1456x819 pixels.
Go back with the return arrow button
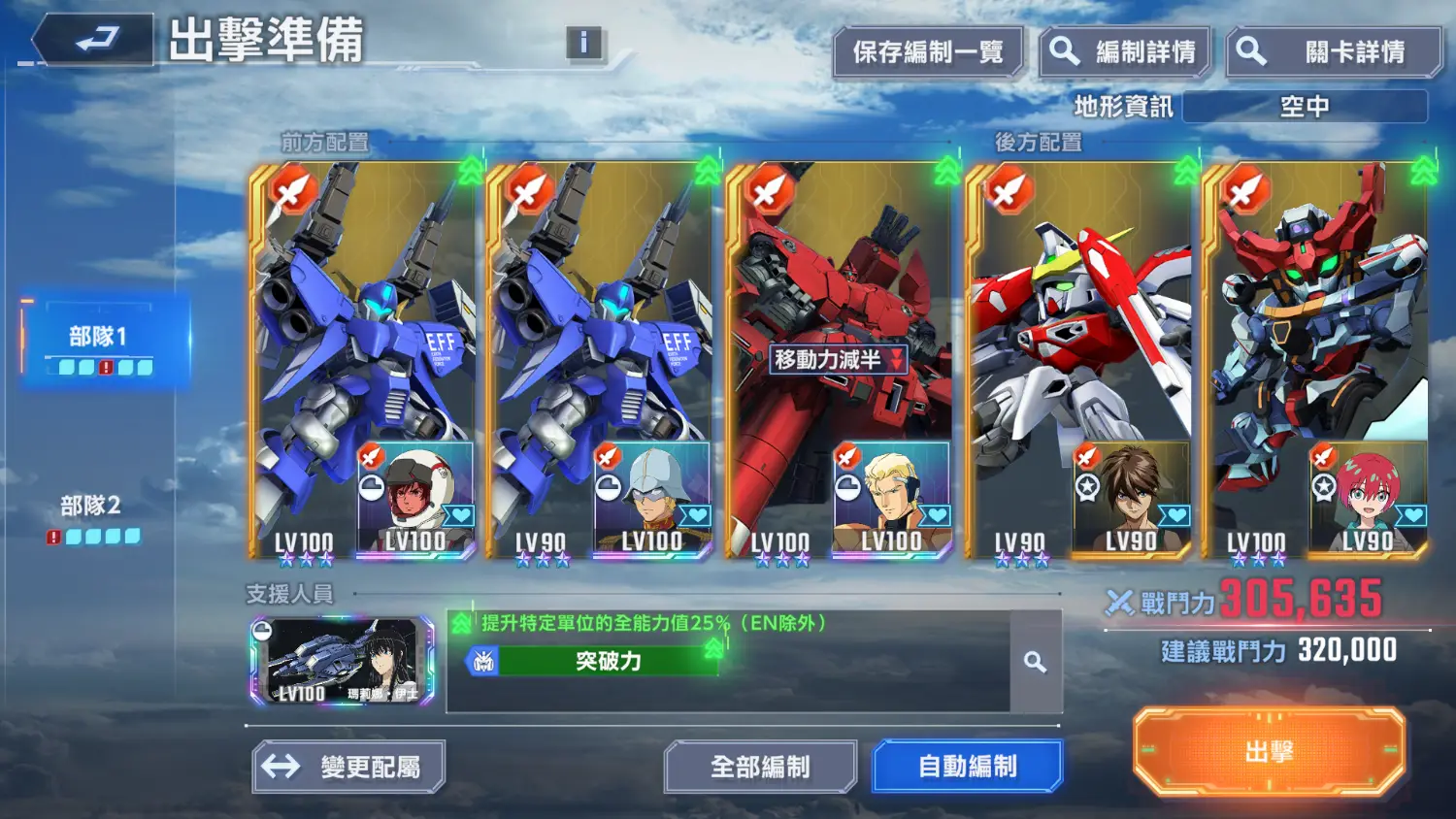(x=95, y=41)
